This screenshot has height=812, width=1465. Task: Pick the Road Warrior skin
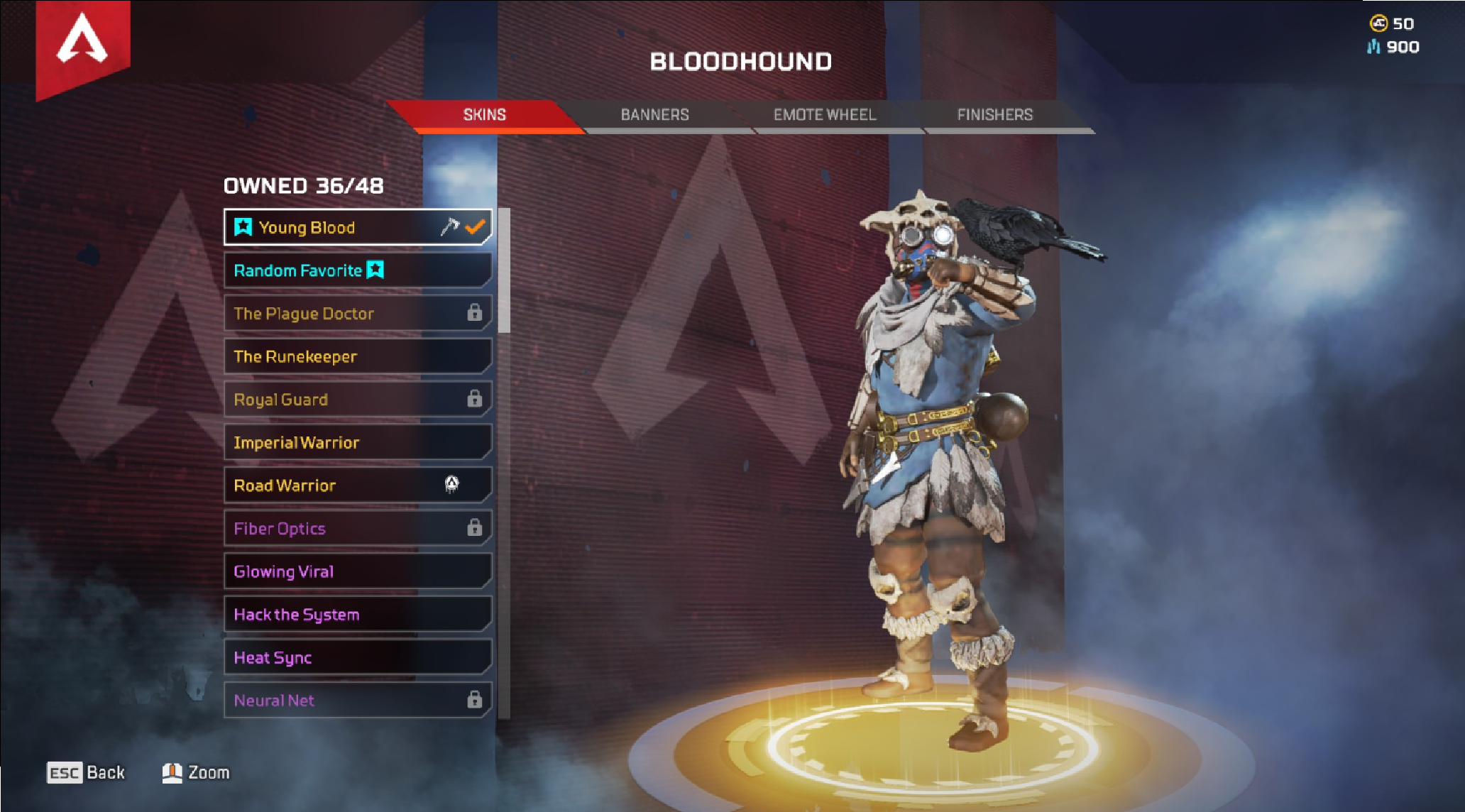pos(358,485)
